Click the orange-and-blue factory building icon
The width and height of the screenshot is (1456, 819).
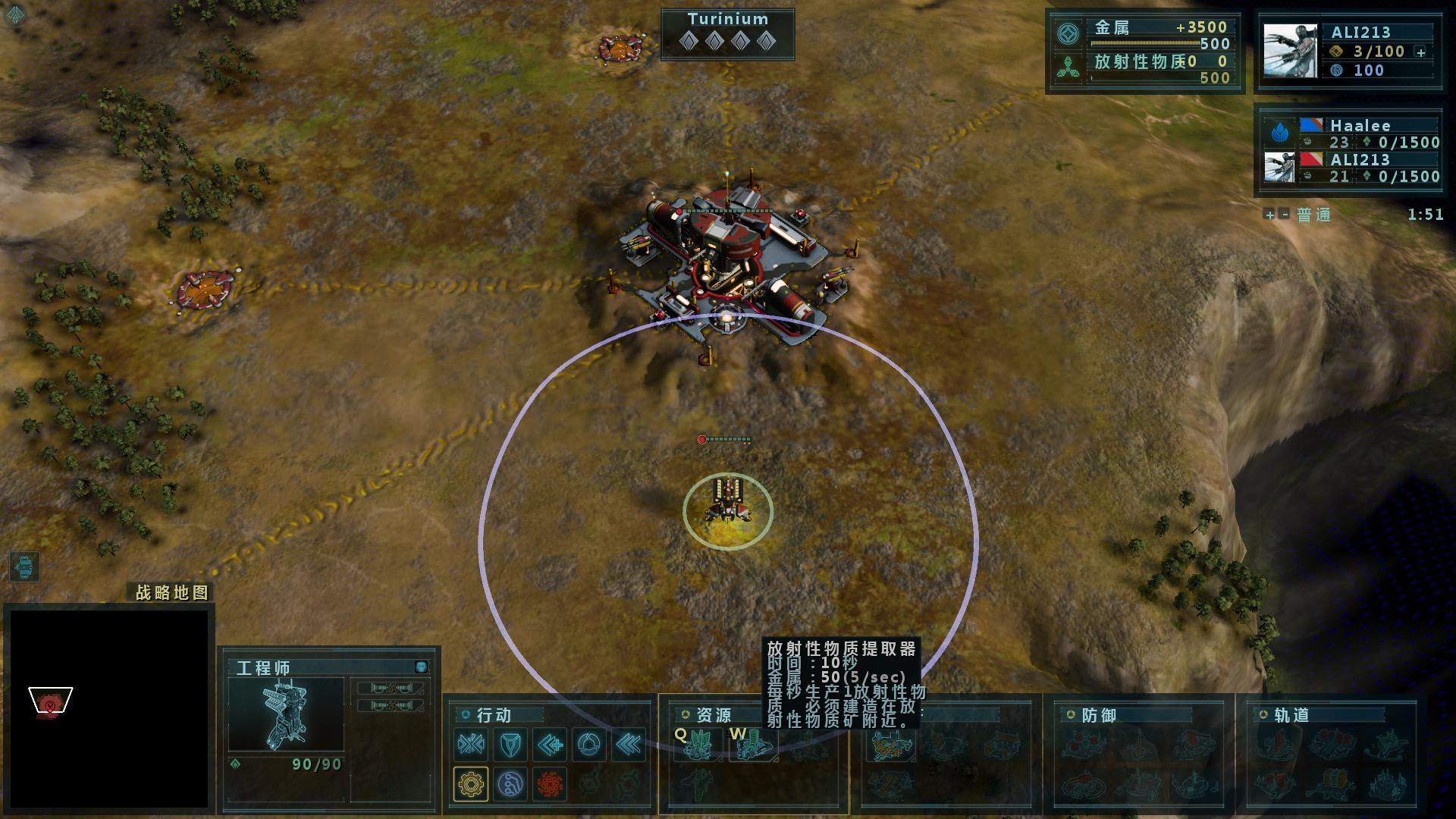tap(892, 746)
